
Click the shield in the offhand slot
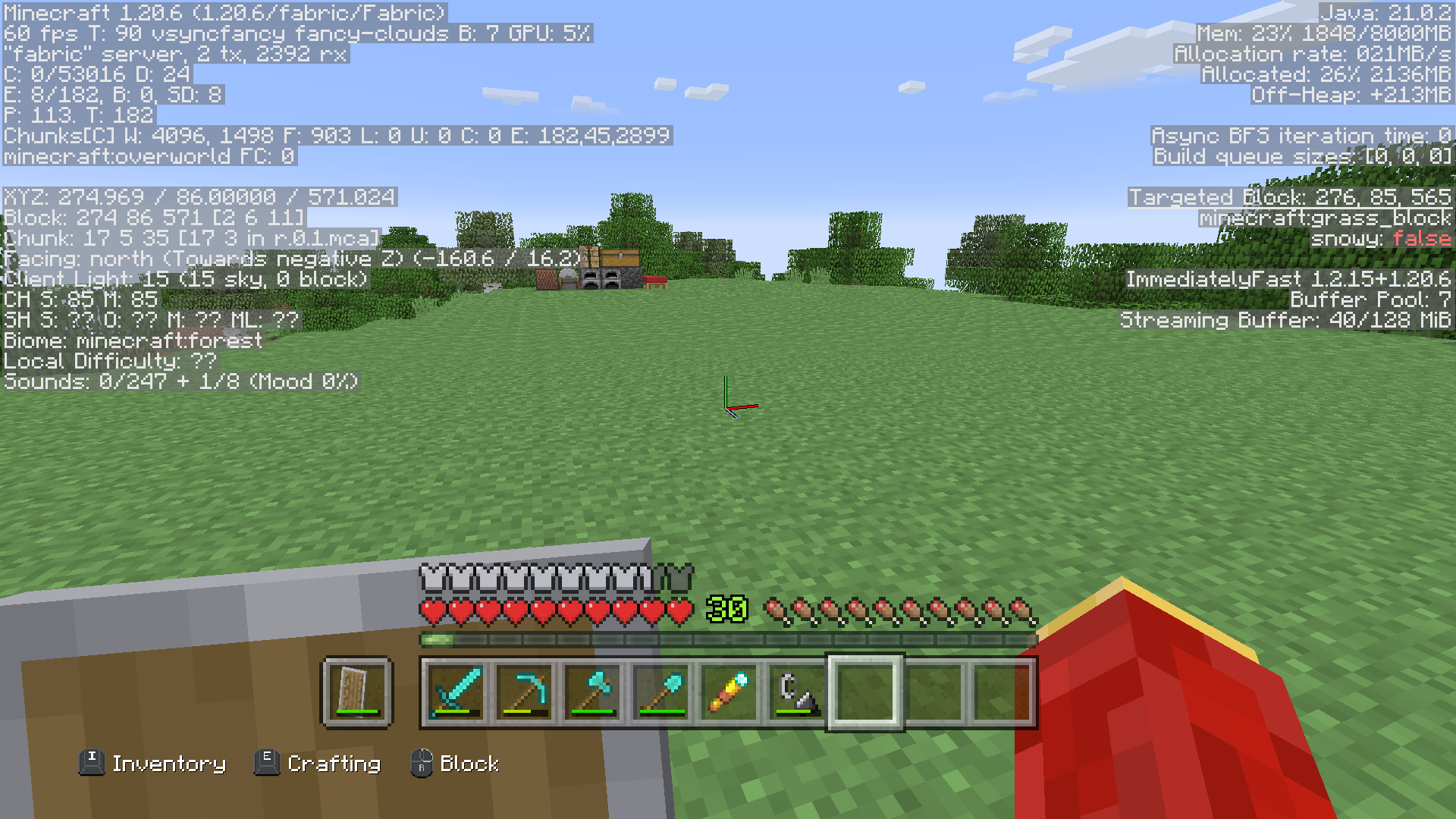[356, 692]
